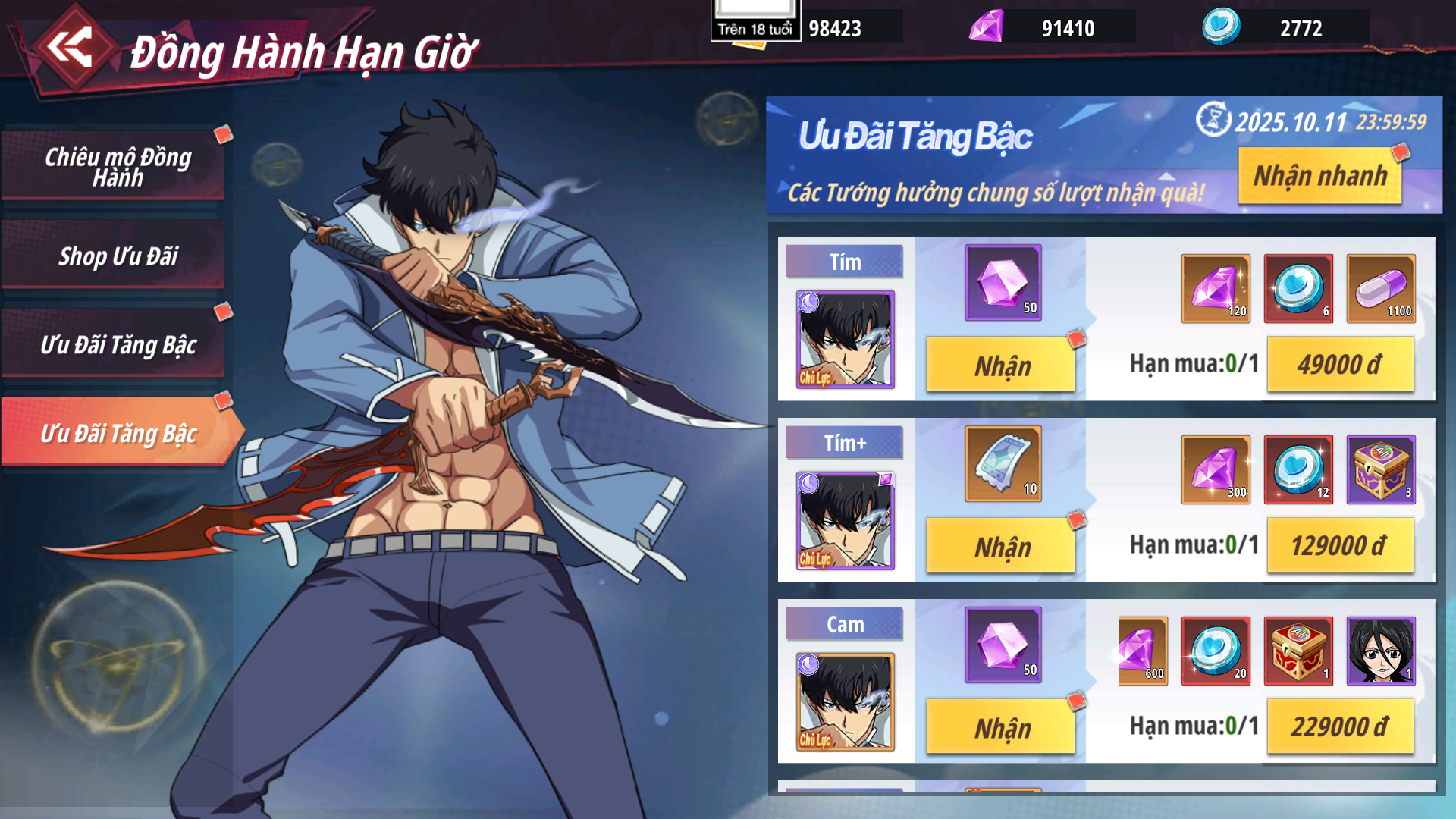Purchase the 129000 đ pack
The height and width of the screenshot is (819, 1456).
pos(1340,546)
